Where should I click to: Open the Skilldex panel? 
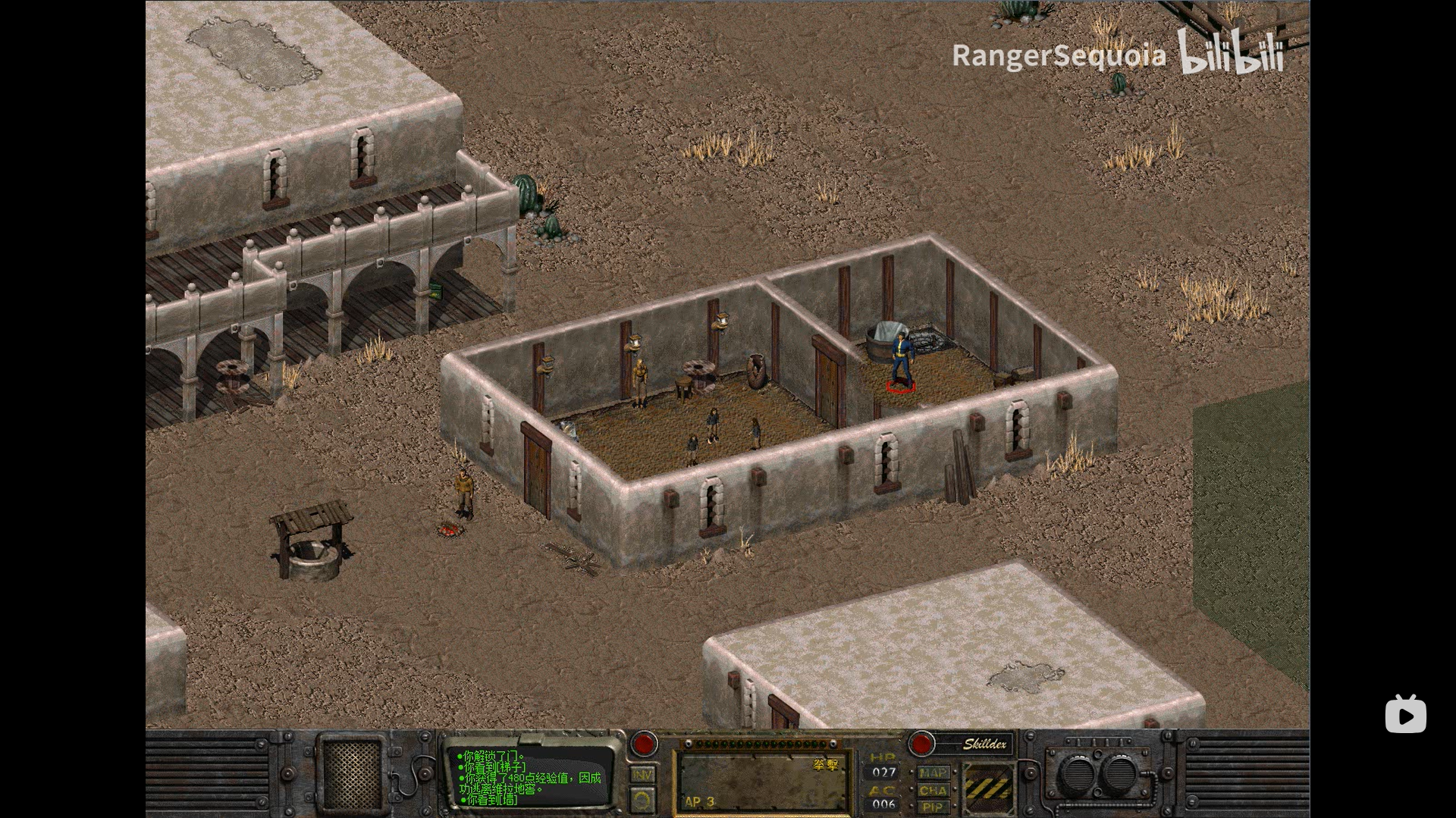click(984, 744)
